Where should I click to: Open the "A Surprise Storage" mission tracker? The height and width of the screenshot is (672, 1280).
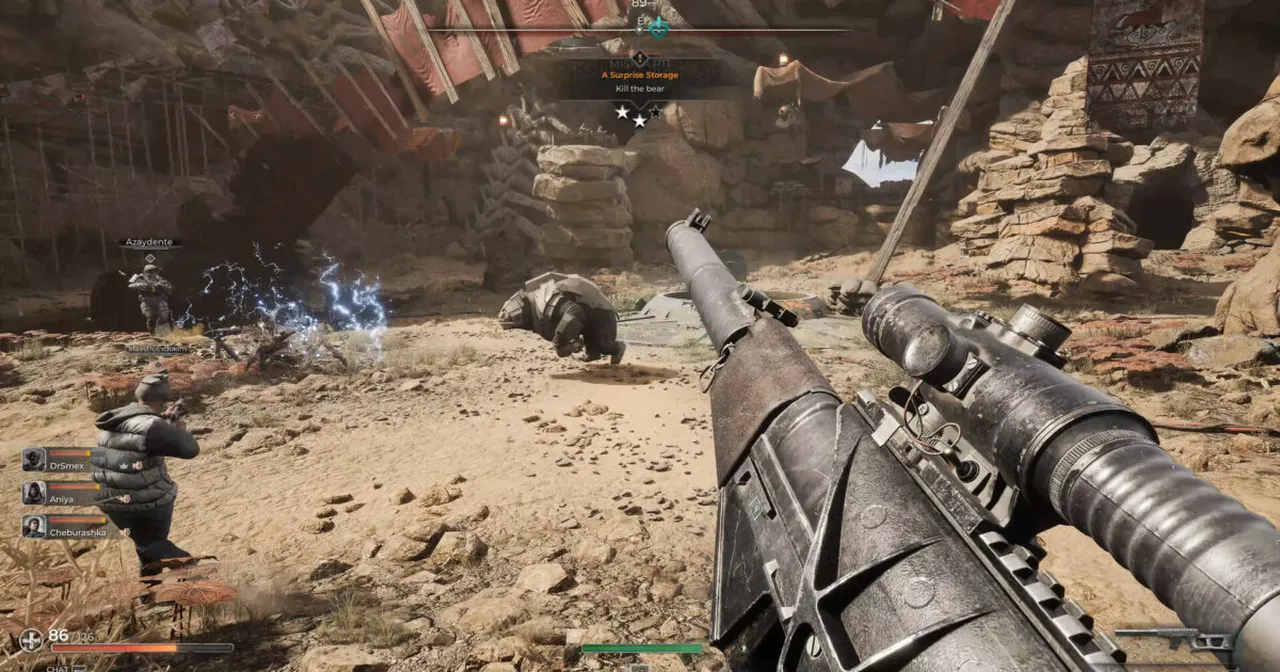pos(640,75)
